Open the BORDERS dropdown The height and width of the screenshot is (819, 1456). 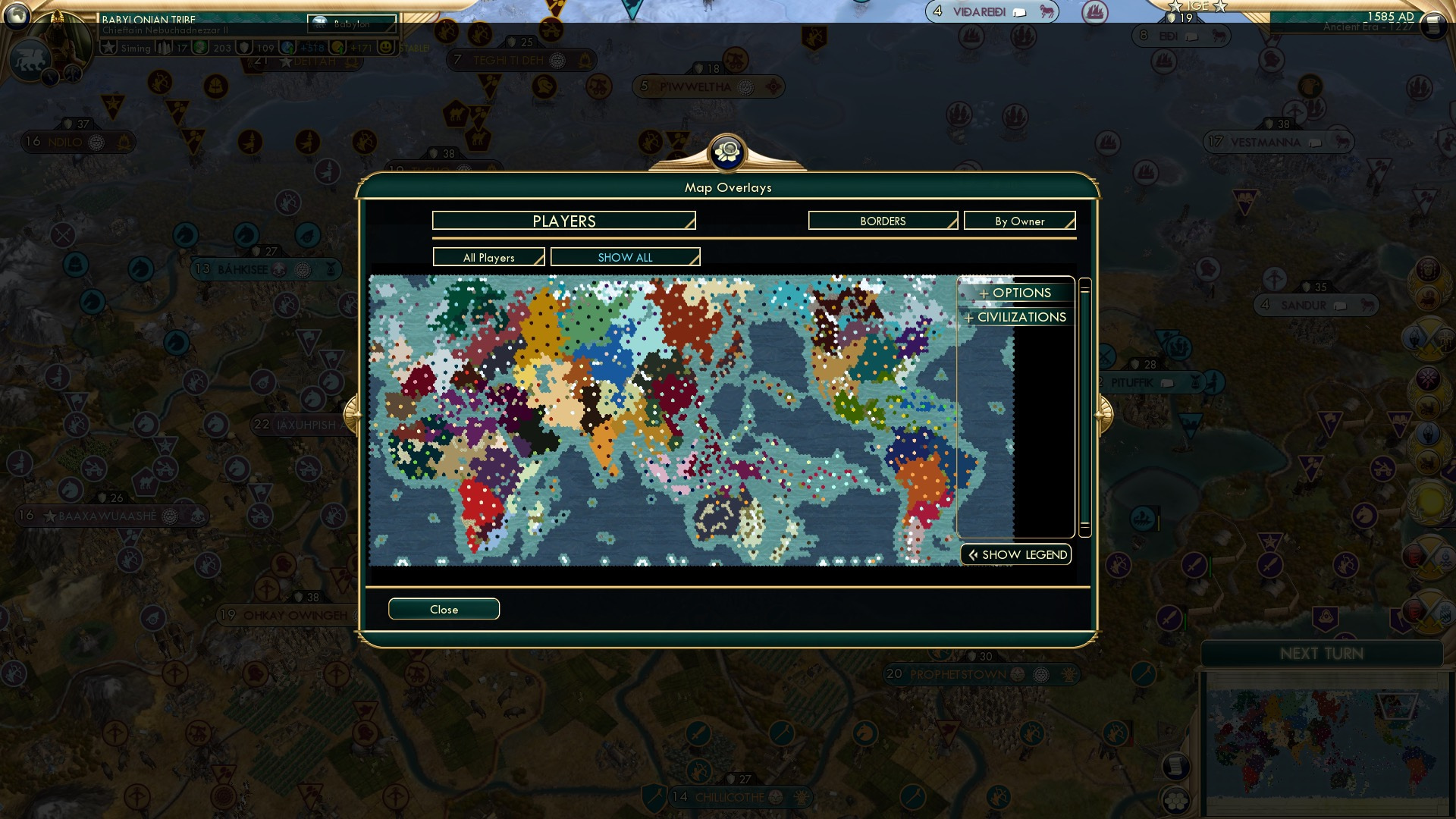(x=882, y=221)
